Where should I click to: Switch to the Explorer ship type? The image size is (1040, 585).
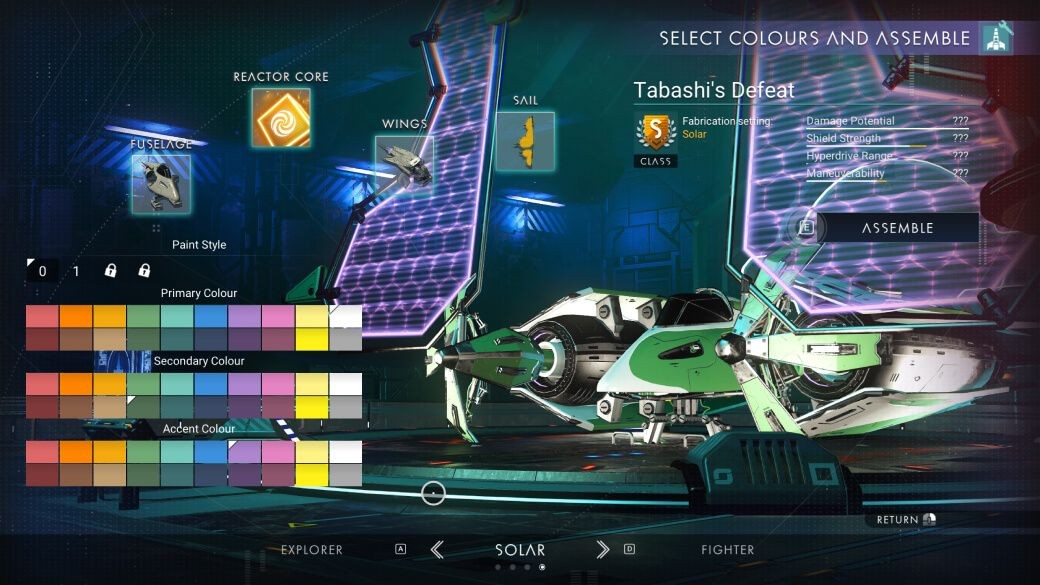312,550
